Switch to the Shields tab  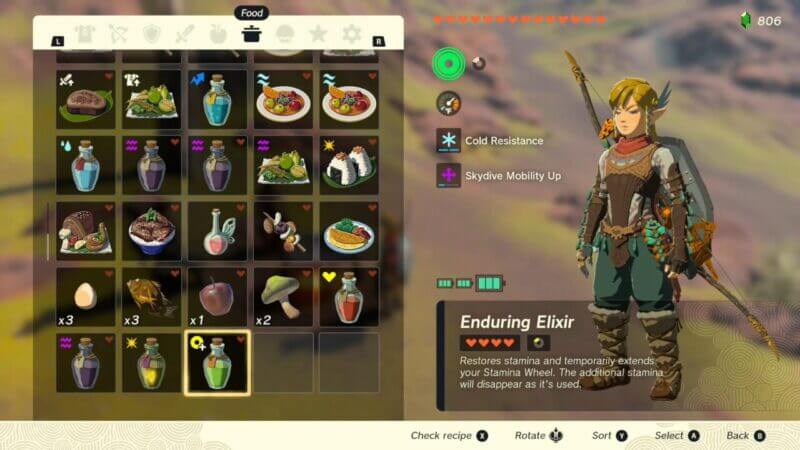point(151,35)
